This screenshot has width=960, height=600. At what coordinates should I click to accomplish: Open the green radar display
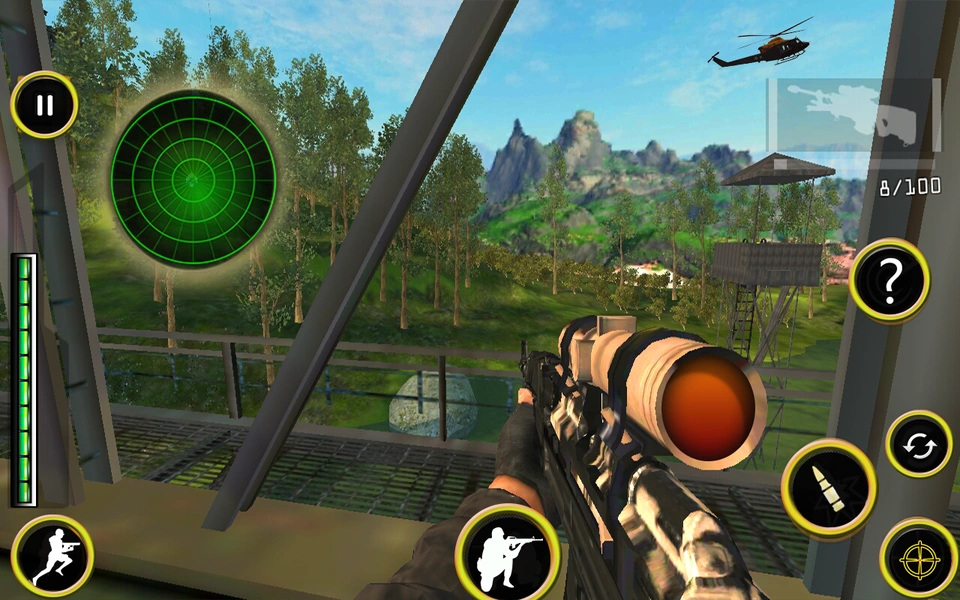click(193, 180)
